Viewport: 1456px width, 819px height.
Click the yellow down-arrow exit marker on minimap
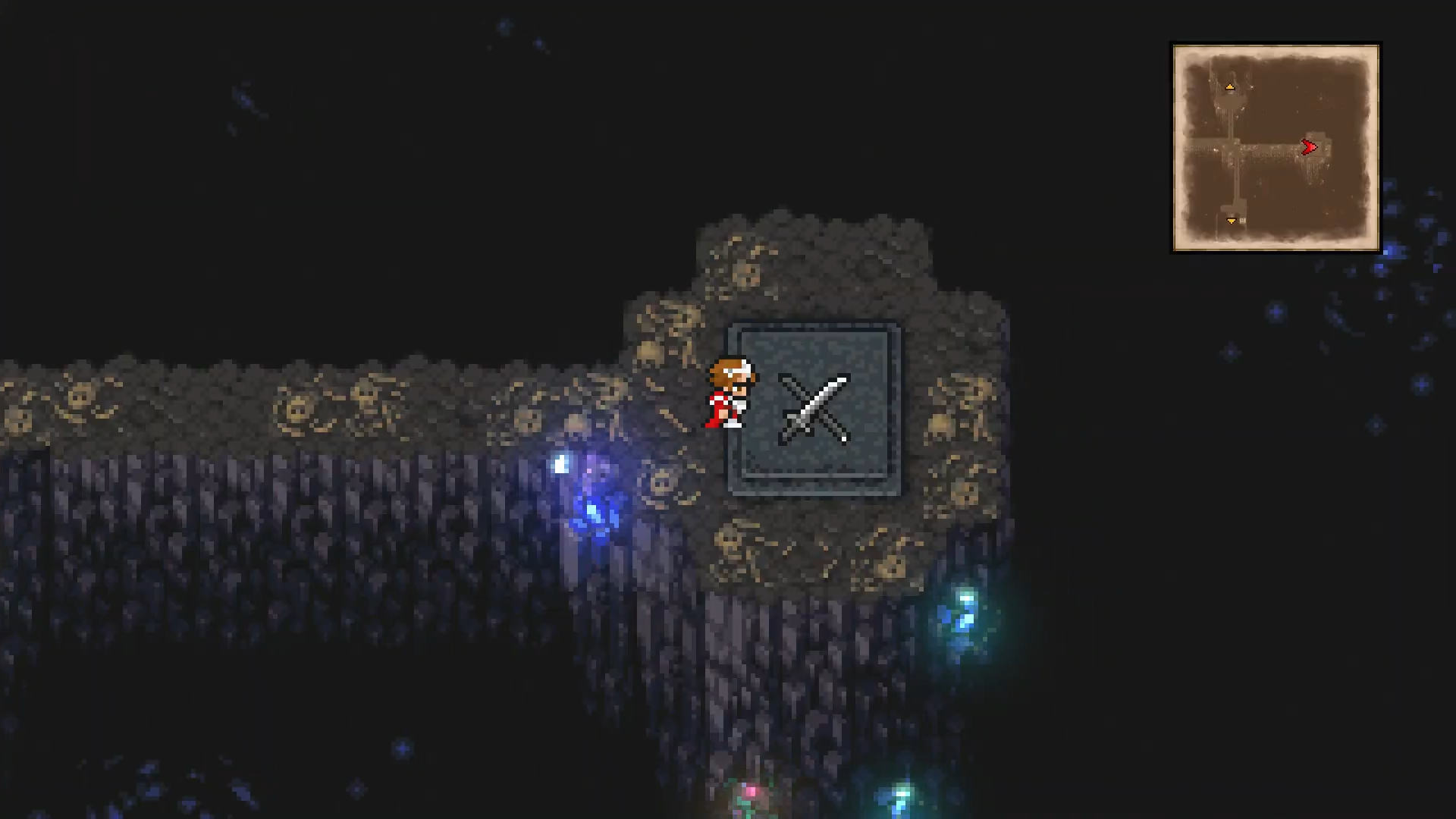click(x=1232, y=220)
